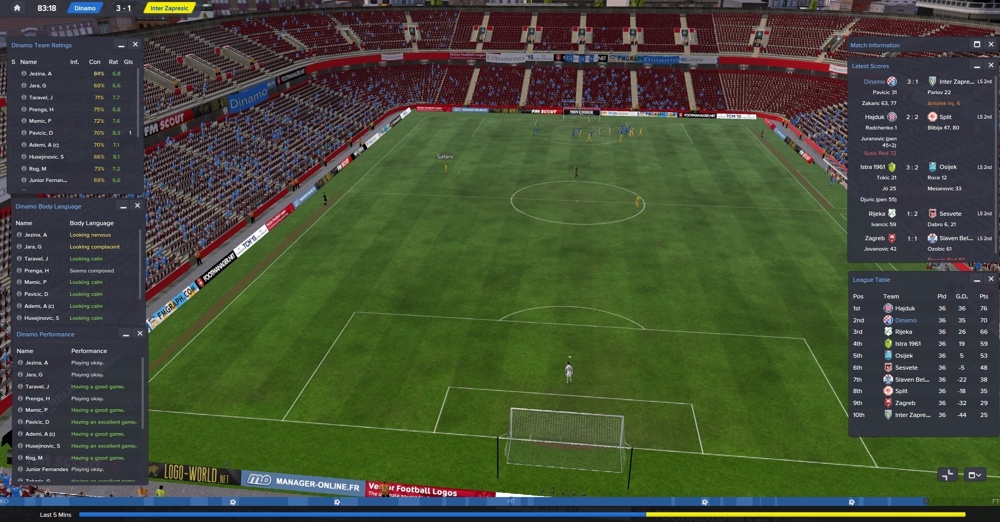Open the window layout dropdown
The width and height of the screenshot is (1000, 522).
tap(975, 475)
